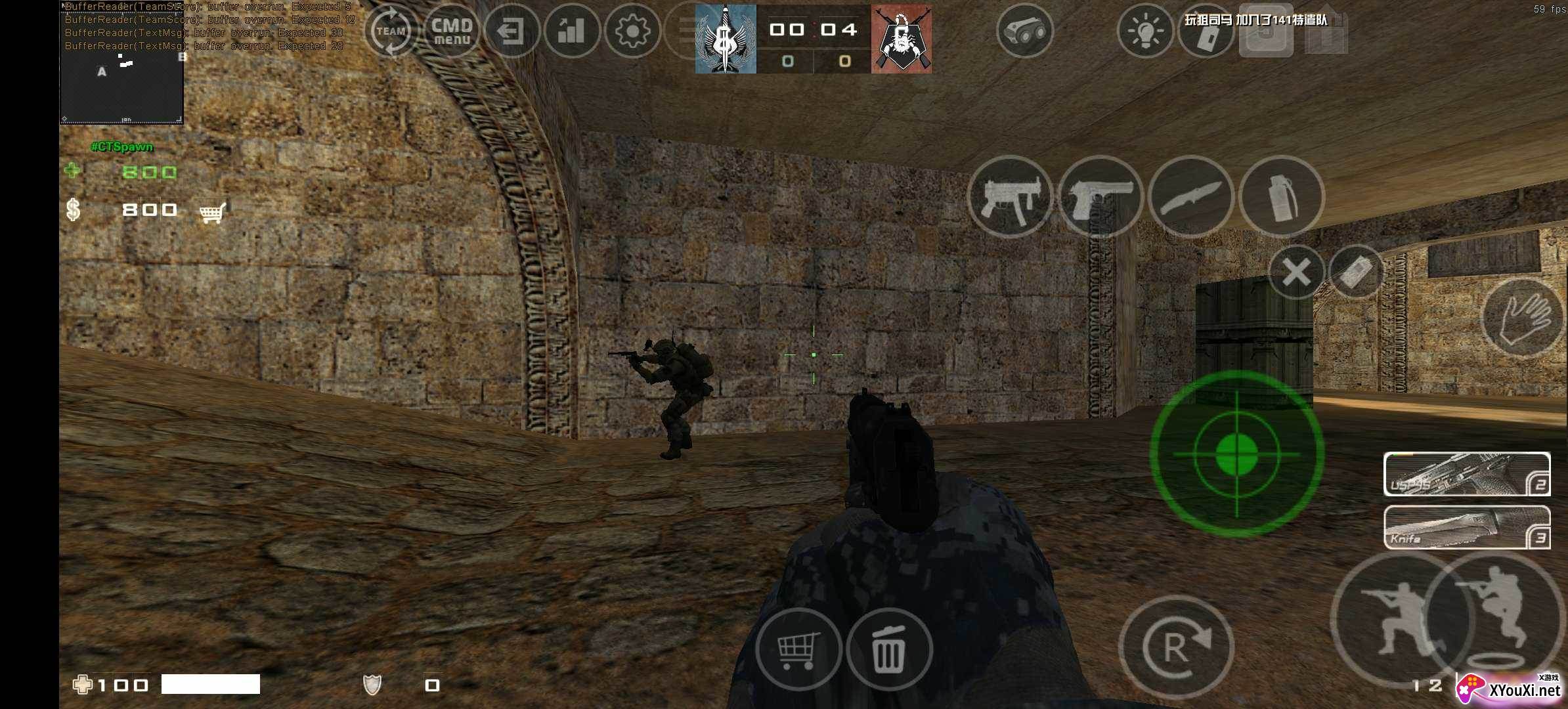
Task: Choose the Knife weapon slot card
Action: point(1466,527)
